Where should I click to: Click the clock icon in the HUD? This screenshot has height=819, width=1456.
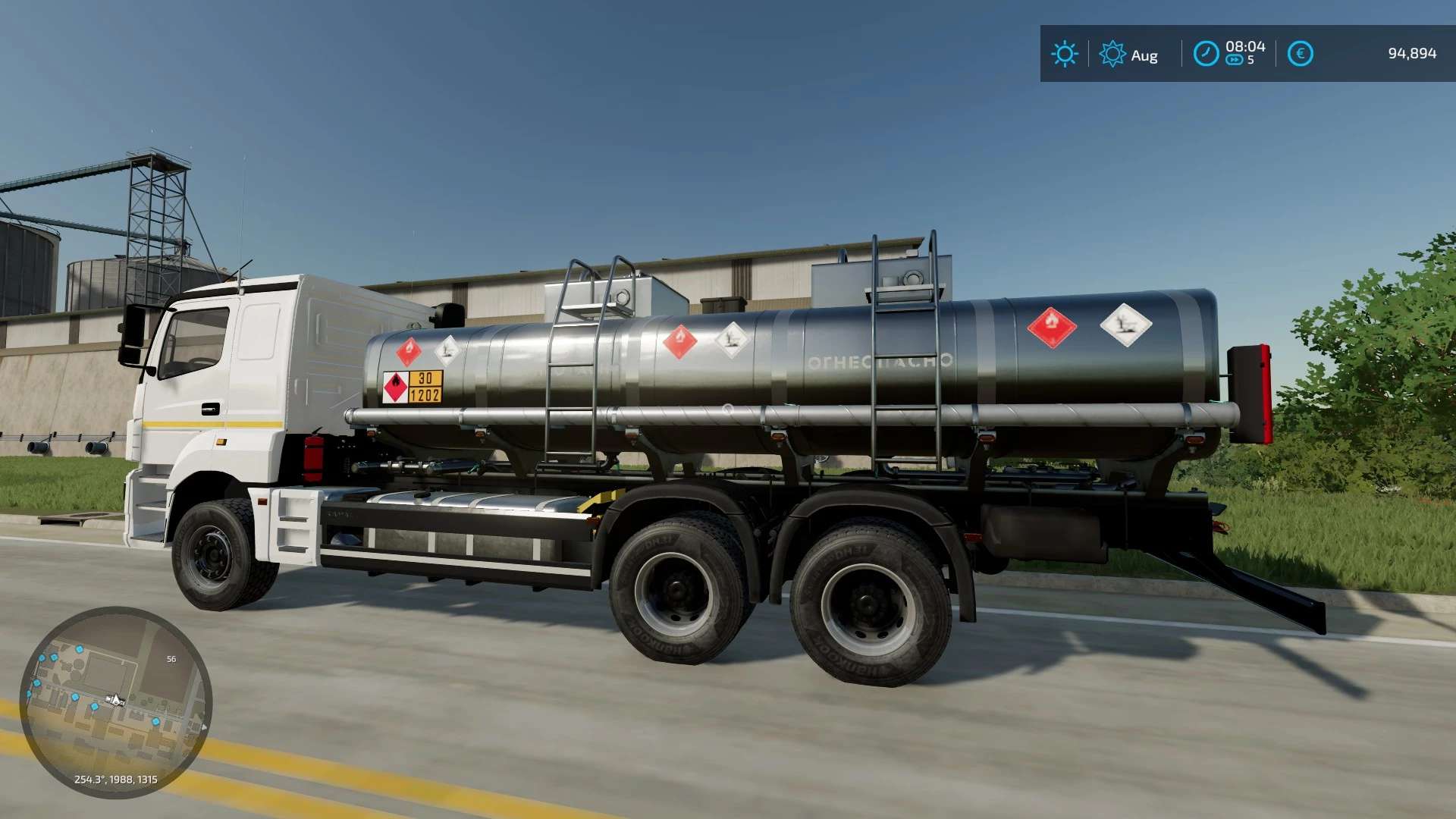coord(1206,54)
